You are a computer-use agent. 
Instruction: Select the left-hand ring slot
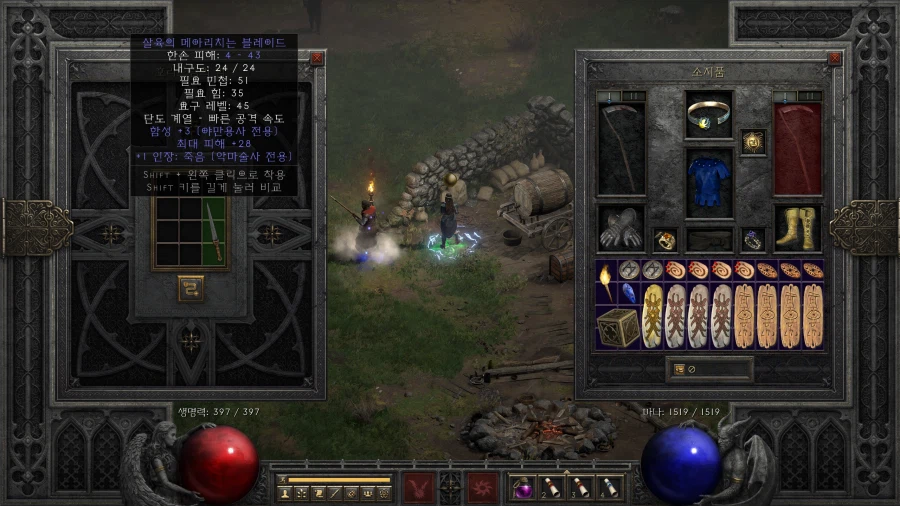point(665,240)
